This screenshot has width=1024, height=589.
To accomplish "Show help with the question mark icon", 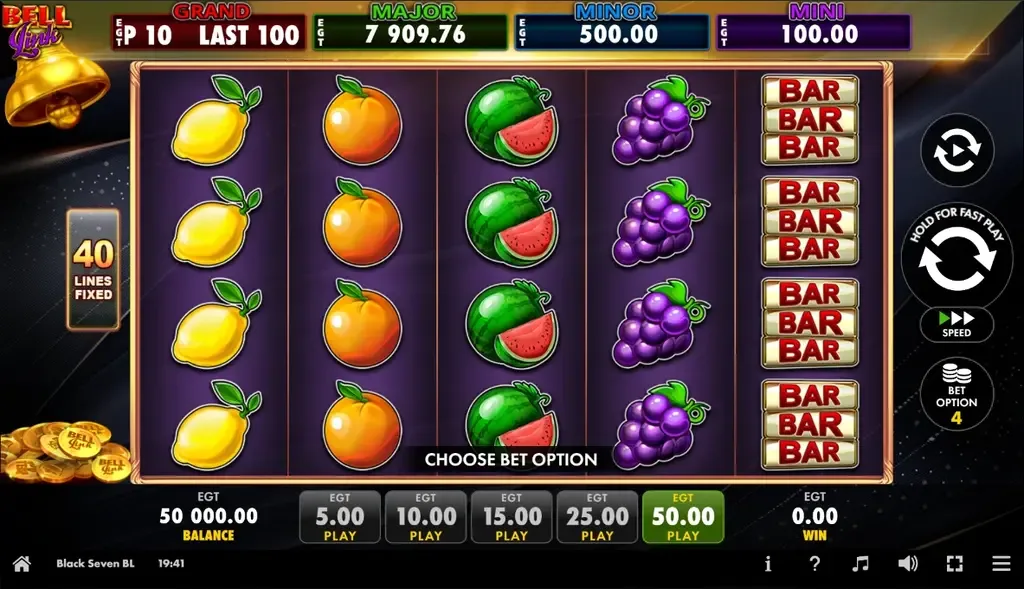I will [814, 564].
